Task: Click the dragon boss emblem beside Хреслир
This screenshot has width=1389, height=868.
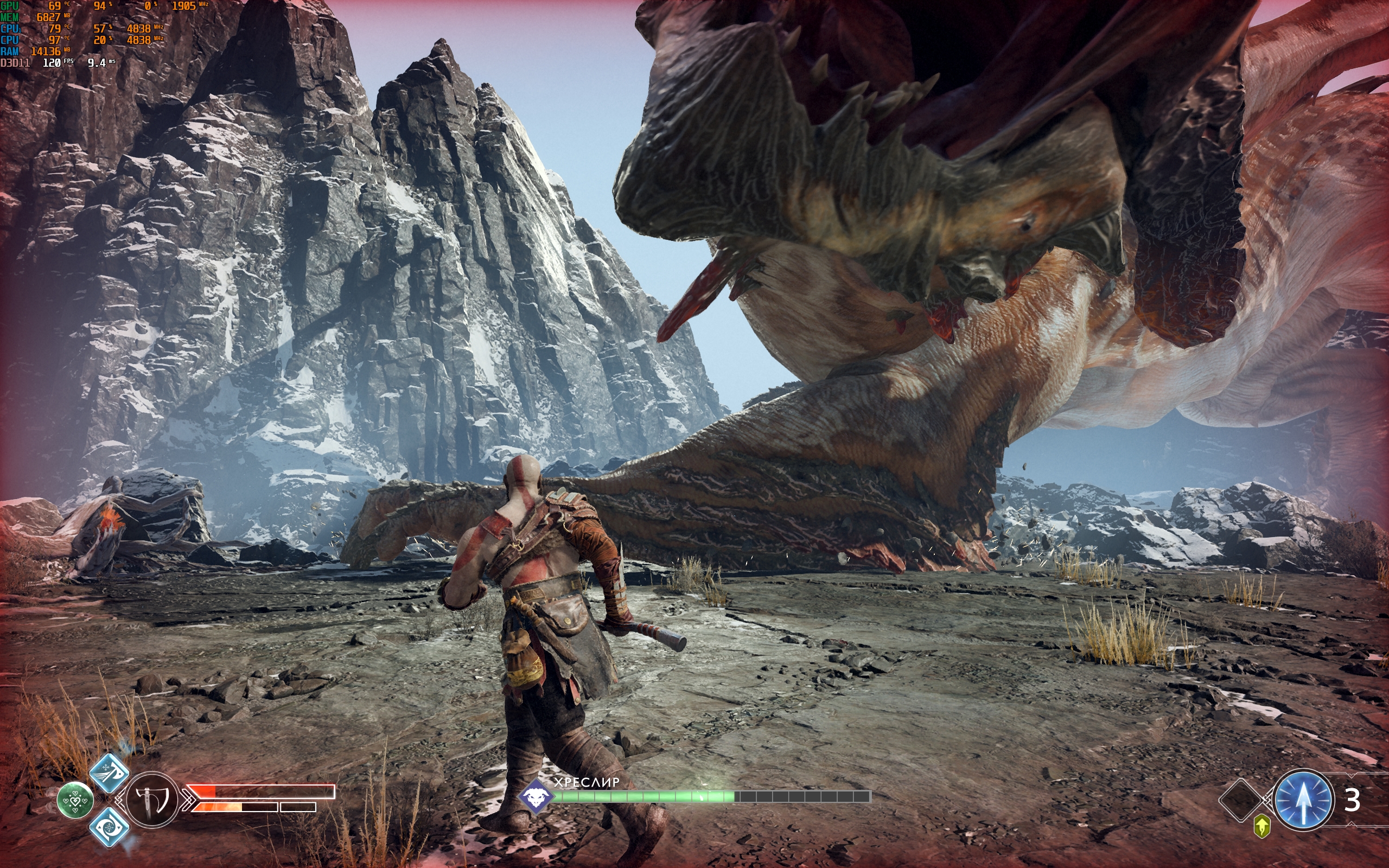Action: pos(536,796)
